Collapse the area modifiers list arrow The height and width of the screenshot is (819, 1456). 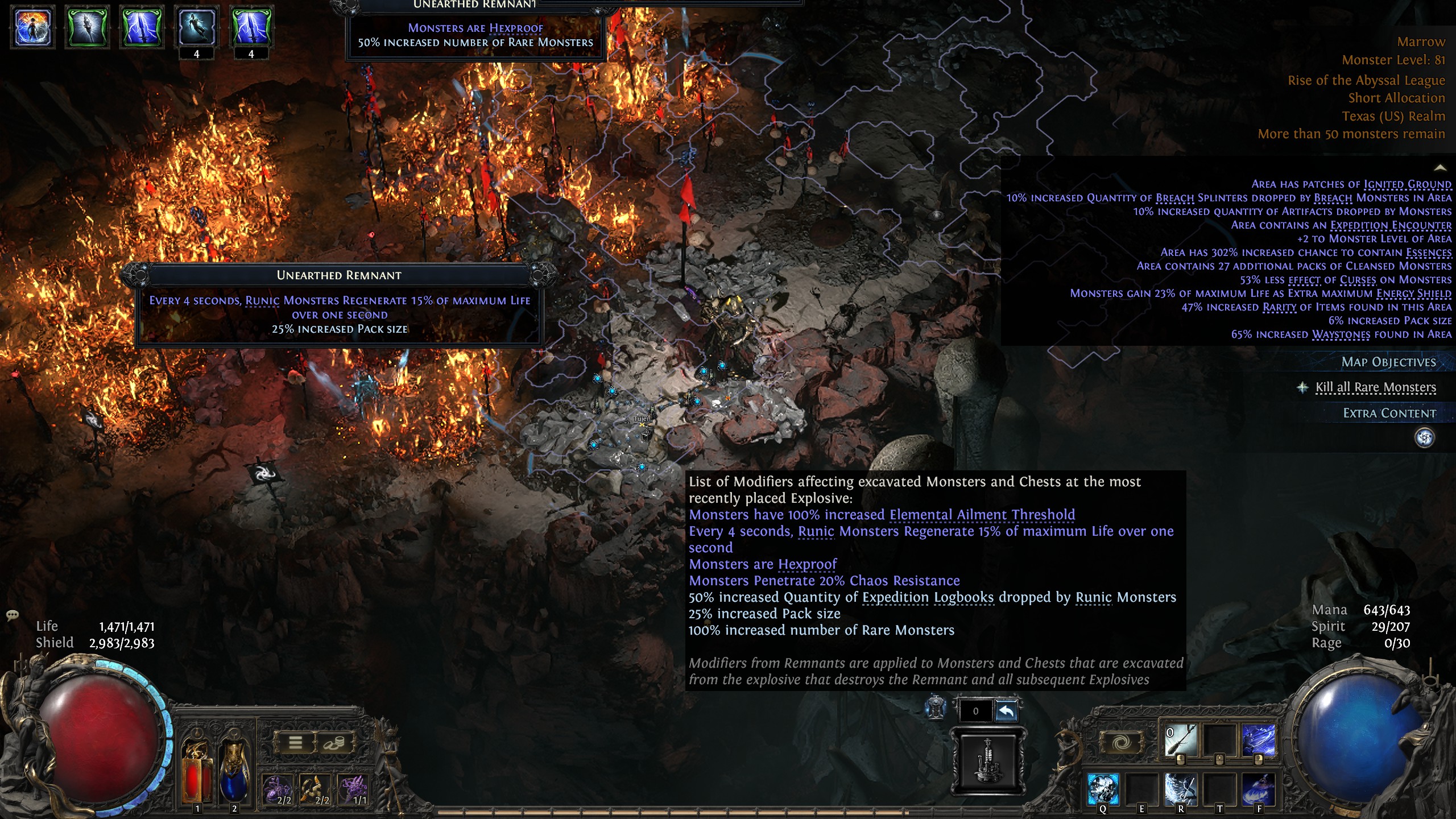(1440, 168)
